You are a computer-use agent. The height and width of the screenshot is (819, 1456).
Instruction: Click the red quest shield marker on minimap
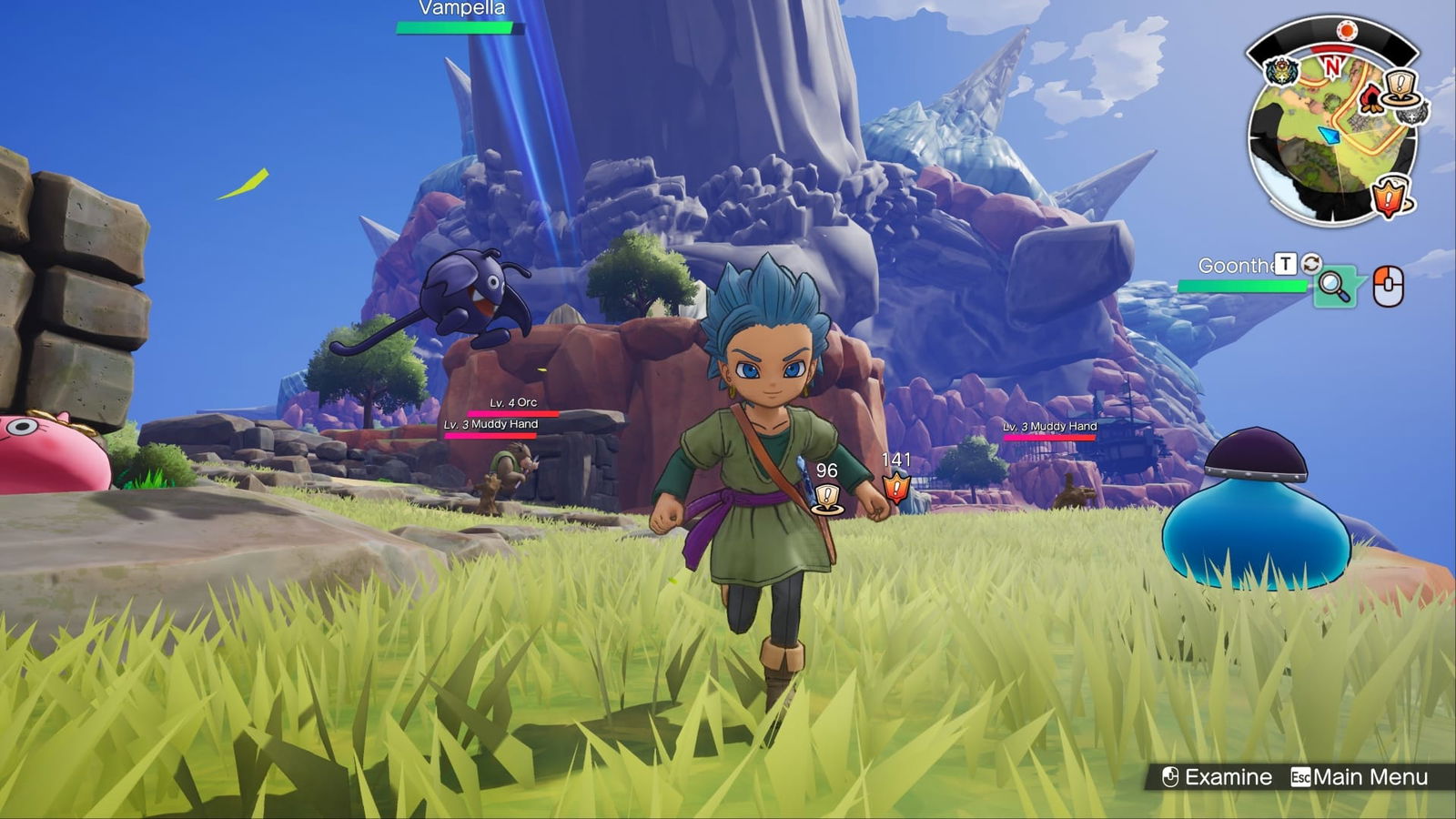point(1389,197)
